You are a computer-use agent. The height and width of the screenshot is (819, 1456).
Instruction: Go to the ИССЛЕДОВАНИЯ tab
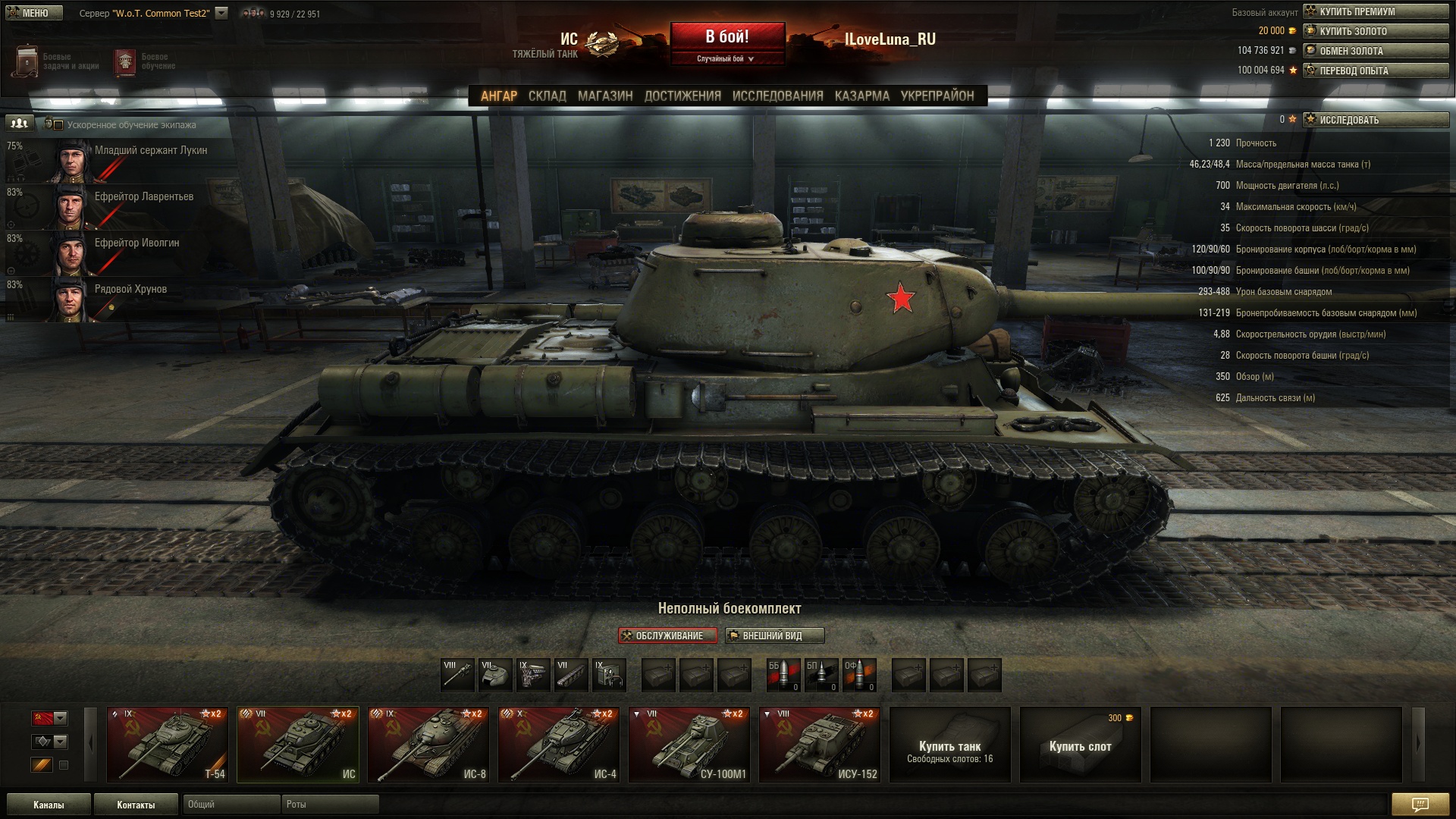(777, 96)
